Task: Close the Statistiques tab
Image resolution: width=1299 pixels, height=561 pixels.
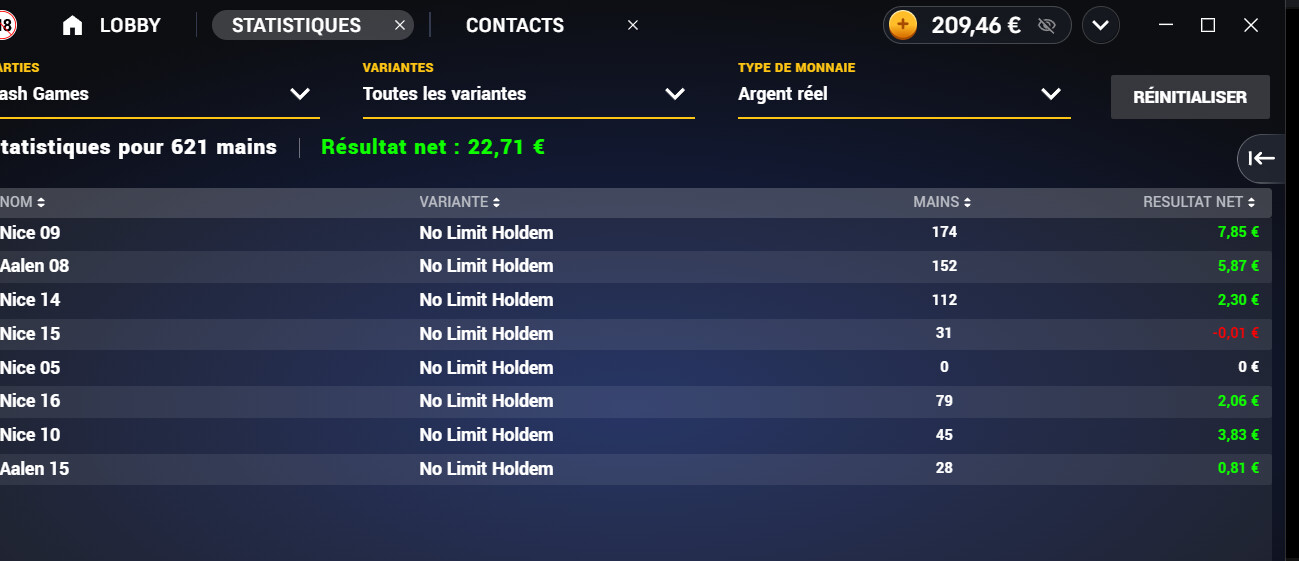Action: pos(400,26)
